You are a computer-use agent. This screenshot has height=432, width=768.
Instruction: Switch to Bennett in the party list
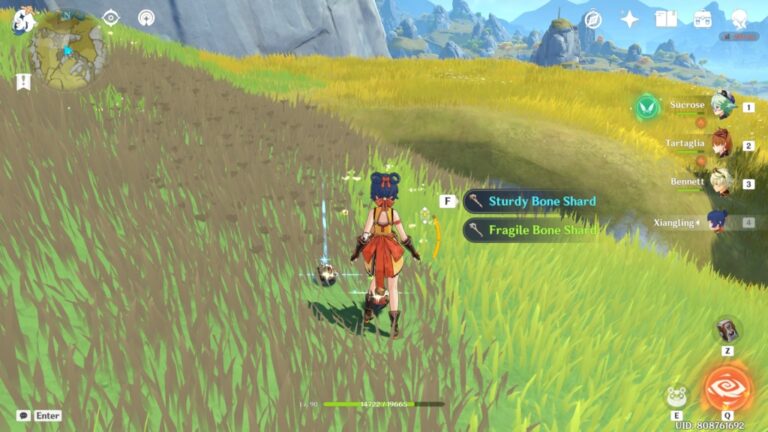(720, 182)
